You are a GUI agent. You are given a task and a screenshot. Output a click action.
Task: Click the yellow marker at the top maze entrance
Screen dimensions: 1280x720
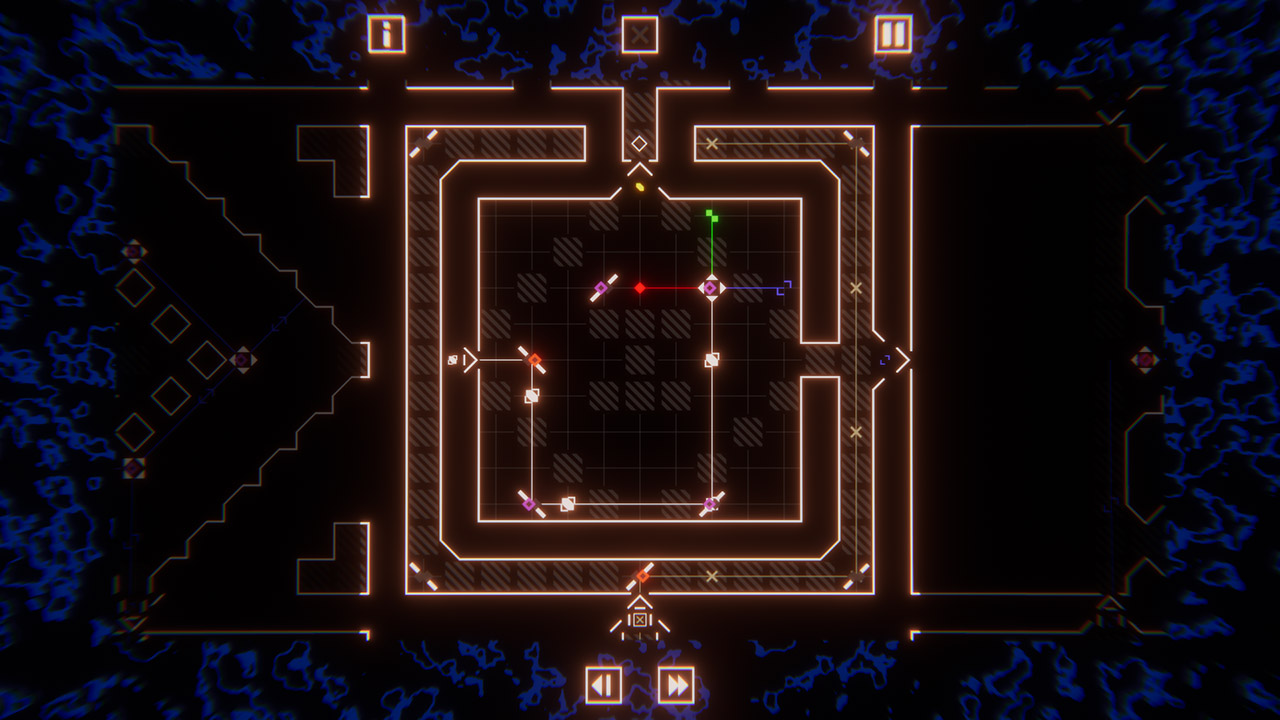[640, 188]
